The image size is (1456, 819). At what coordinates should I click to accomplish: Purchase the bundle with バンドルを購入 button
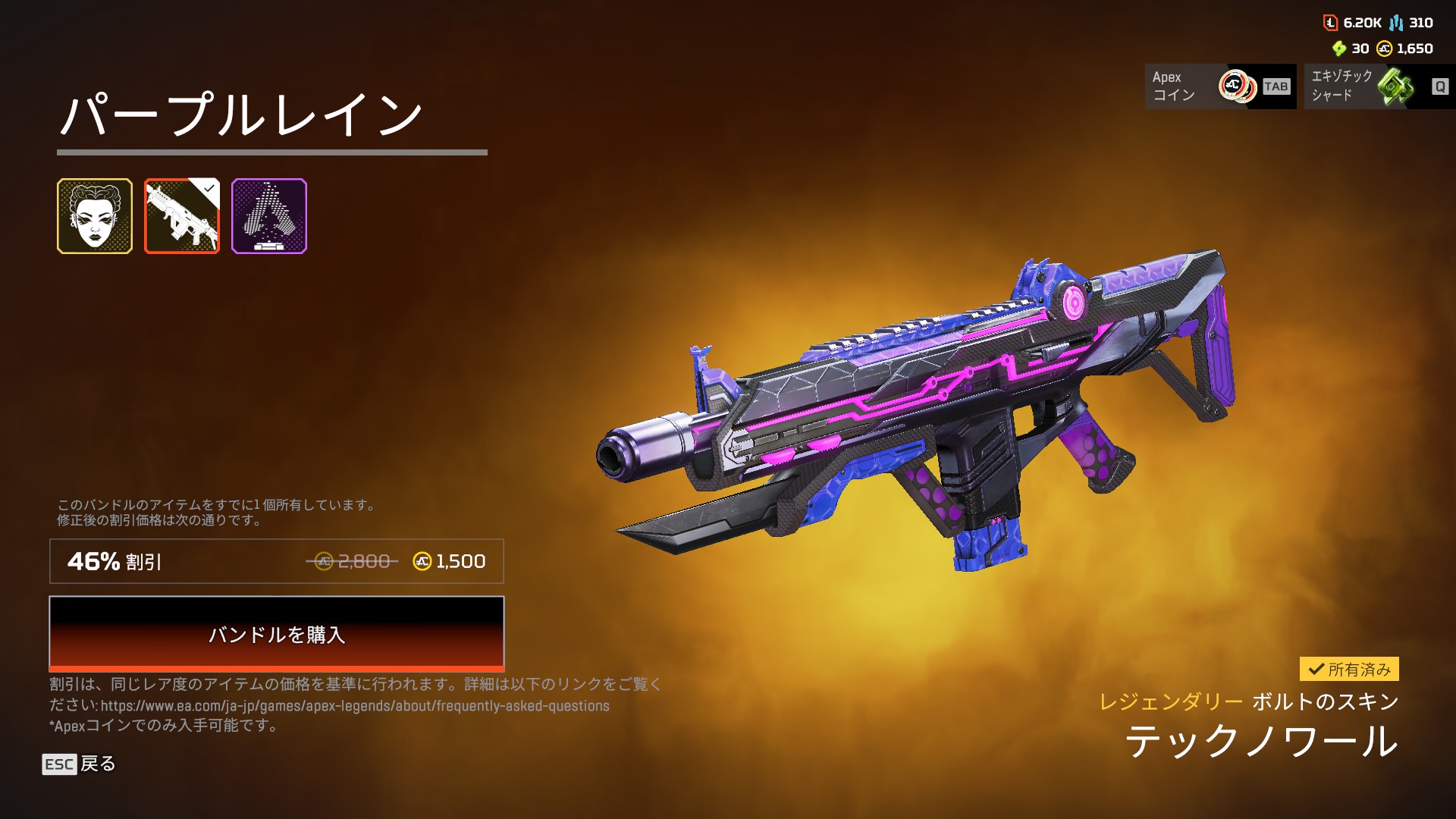point(276,634)
